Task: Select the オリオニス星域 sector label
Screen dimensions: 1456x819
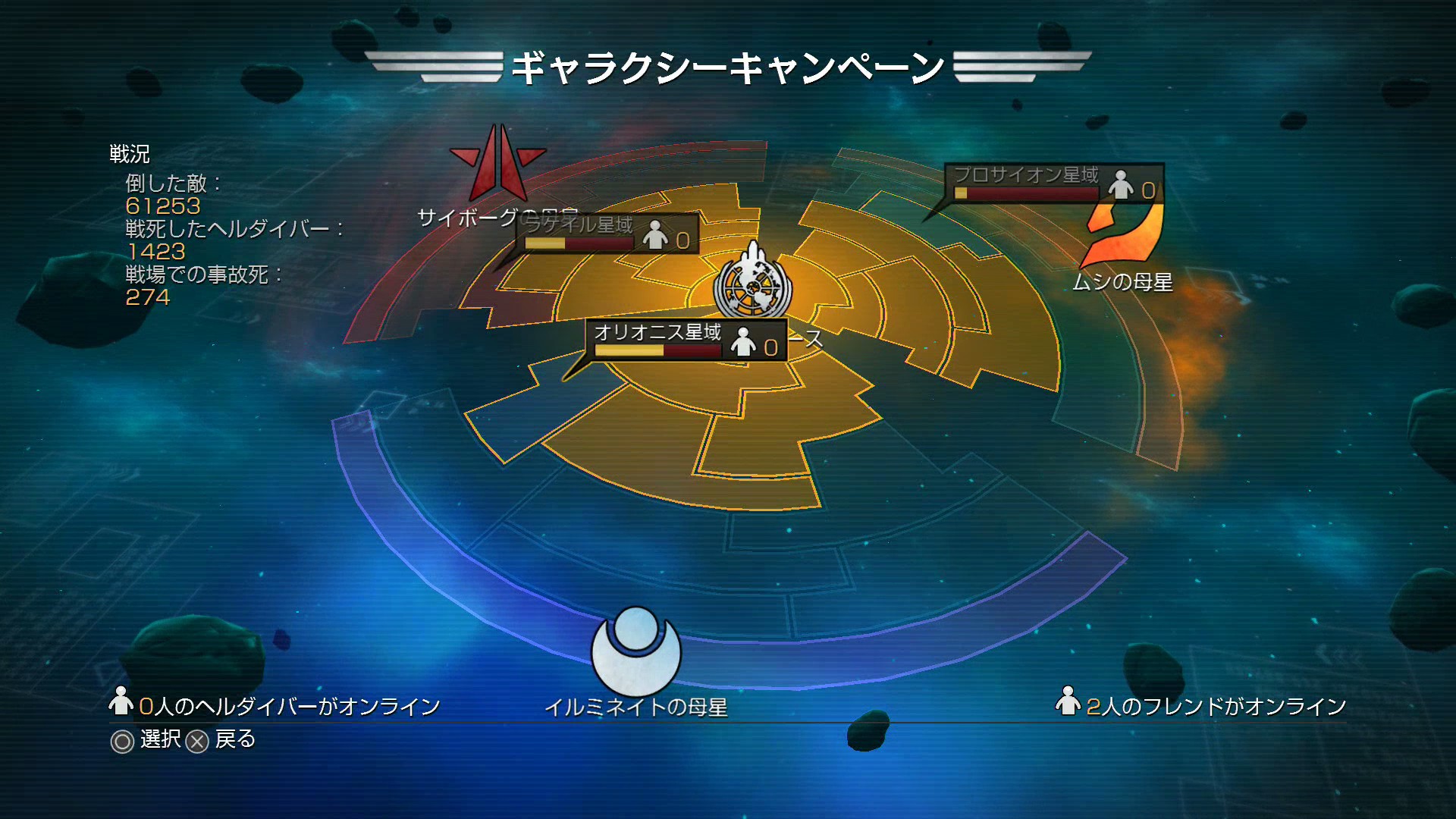Action: pyautogui.click(x=657, y=332)
